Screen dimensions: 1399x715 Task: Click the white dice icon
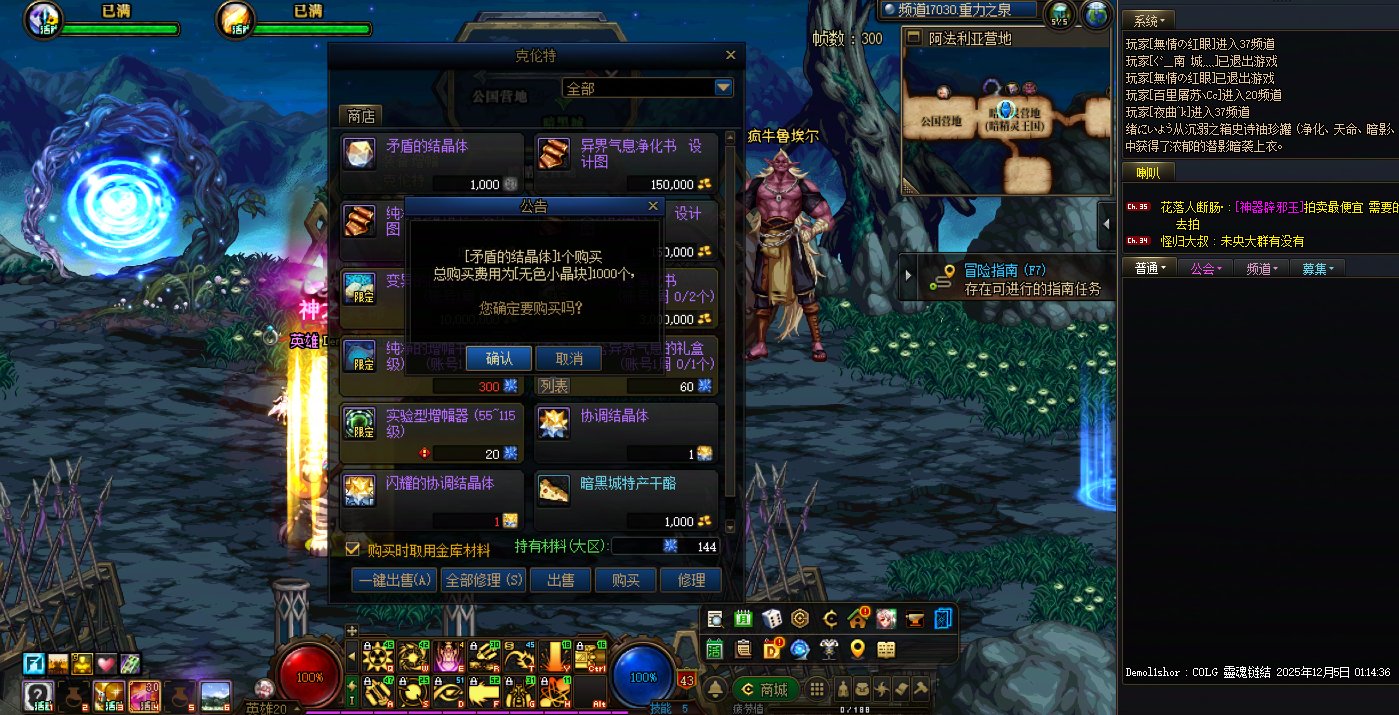point(771,618)
